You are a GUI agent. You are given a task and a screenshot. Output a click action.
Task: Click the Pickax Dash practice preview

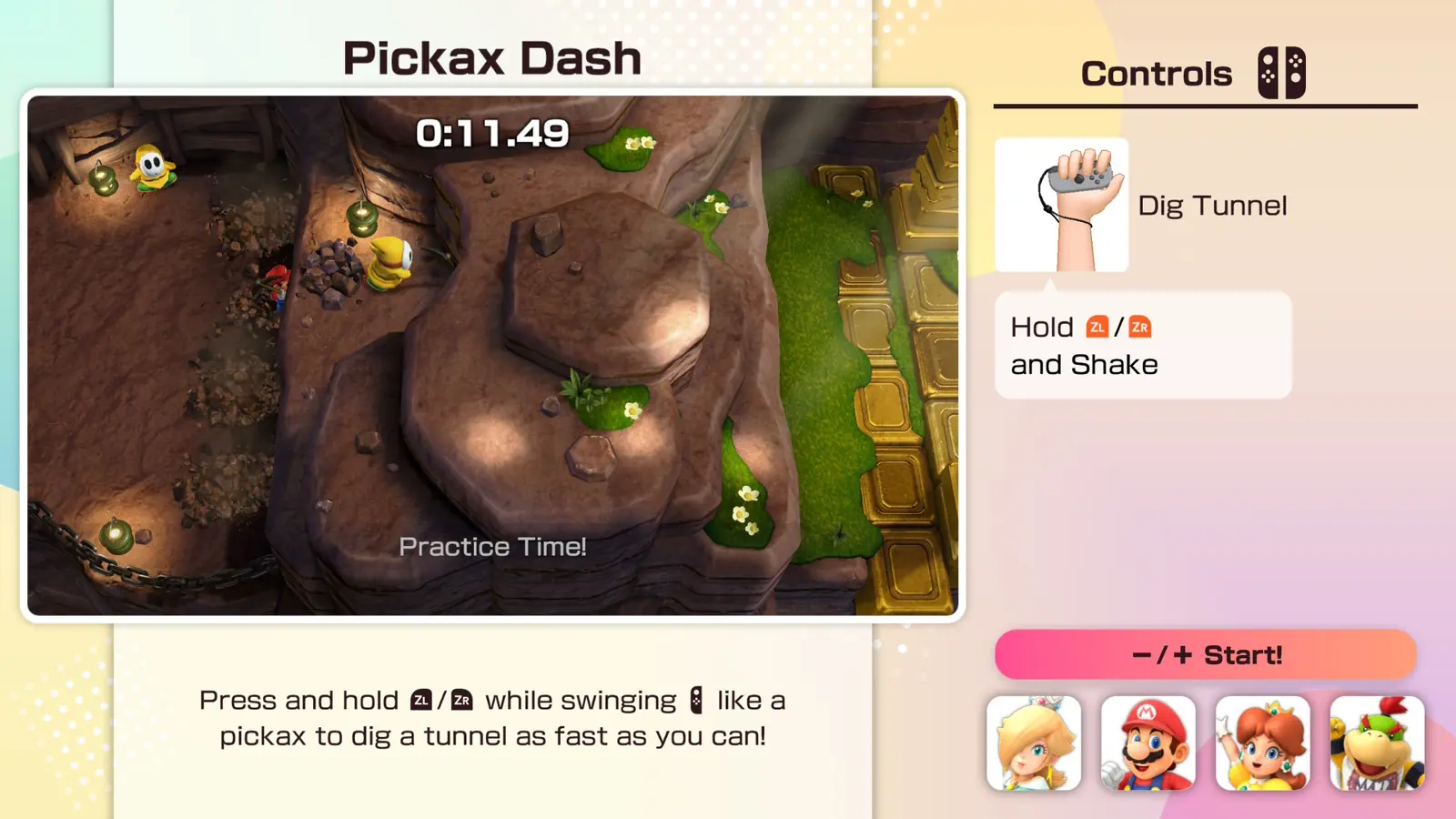coord(492,355)
